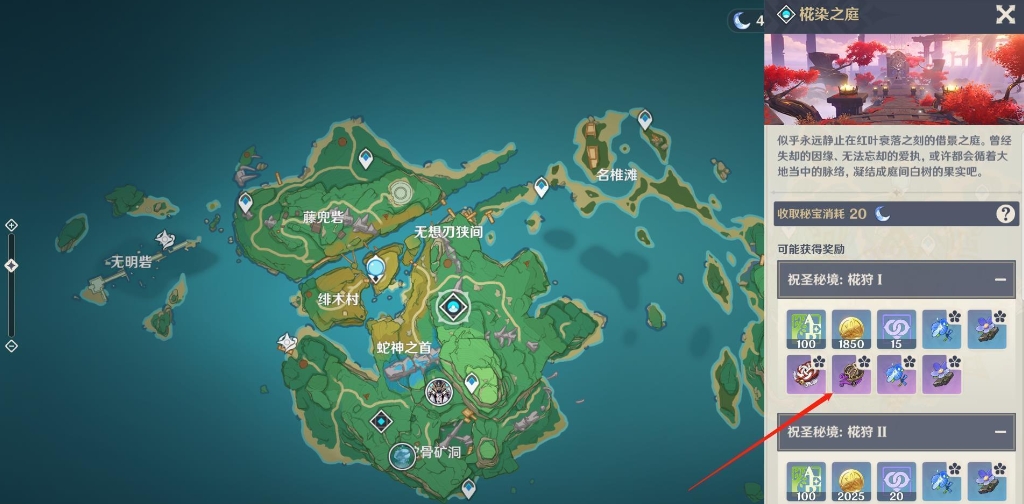Select the star marker at 无明砦
The image size is (1024, 504).
pyautogui.click(x=167, y=239)
